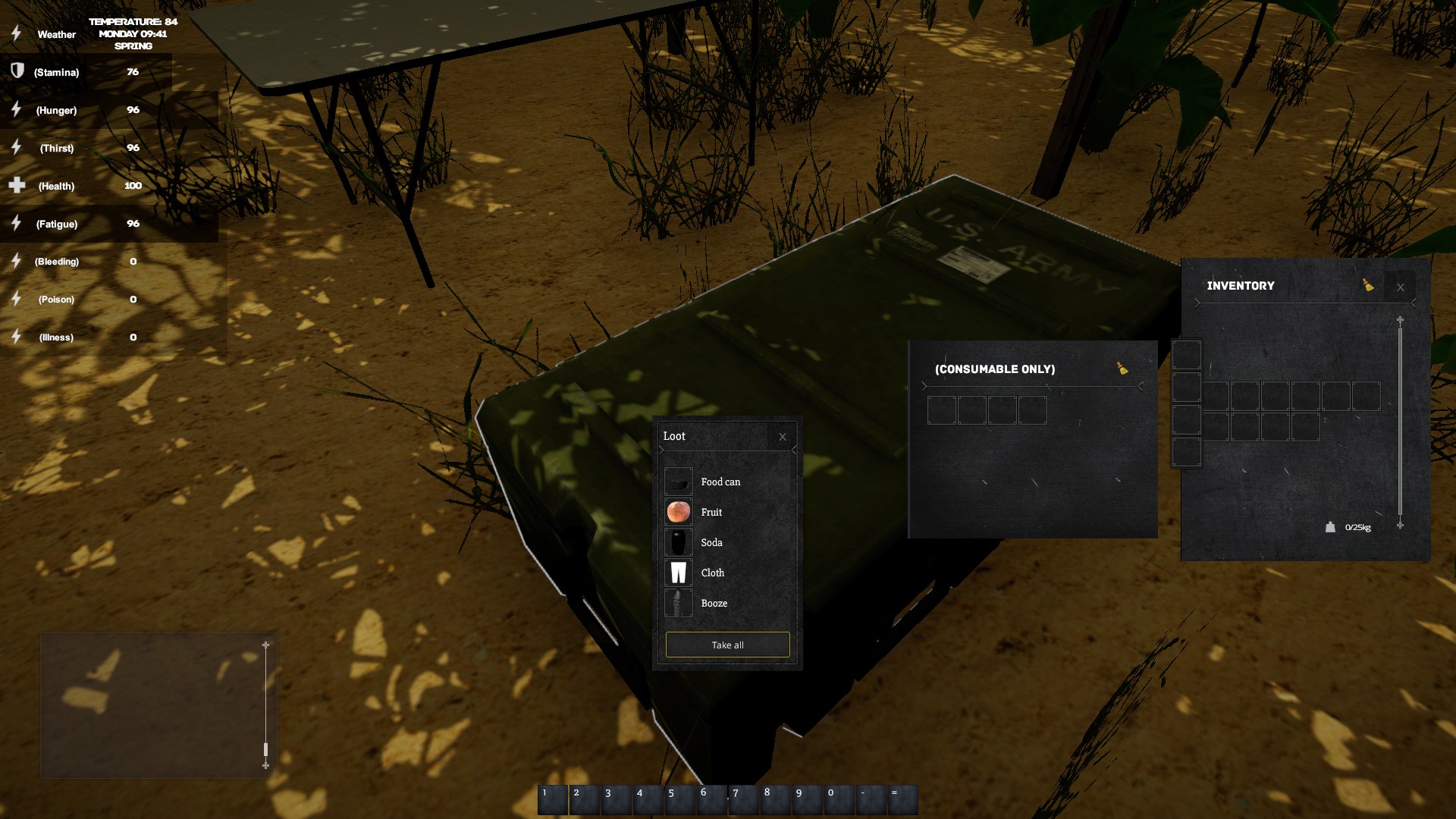Loot the Booze bottle
Image resolution: width=1456 pixels, height=819 pixels.
(x=713, y=603)
